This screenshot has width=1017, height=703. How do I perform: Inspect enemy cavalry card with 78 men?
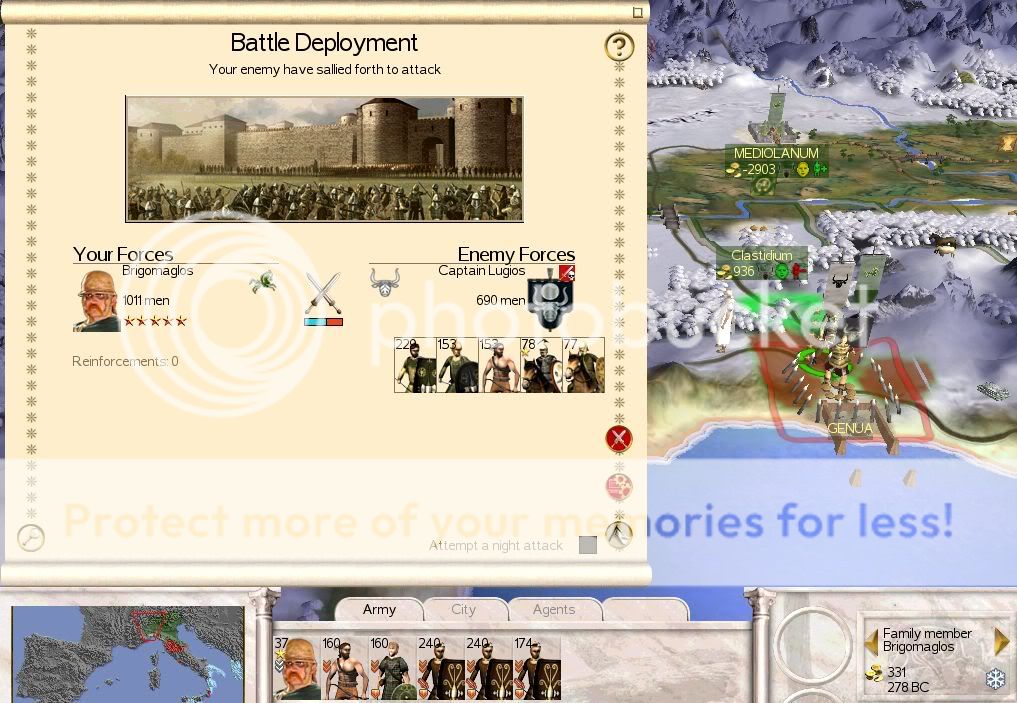click(x=541, y=365)
